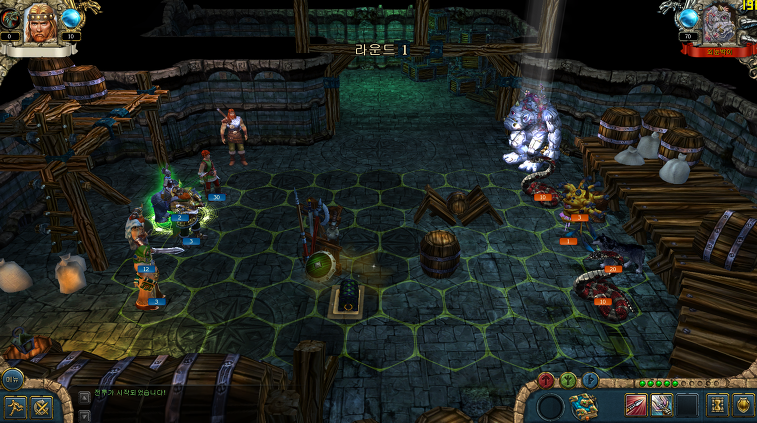757x423 pixels.
Task: Select the enemy hero portrait
Action: (718, 22)
